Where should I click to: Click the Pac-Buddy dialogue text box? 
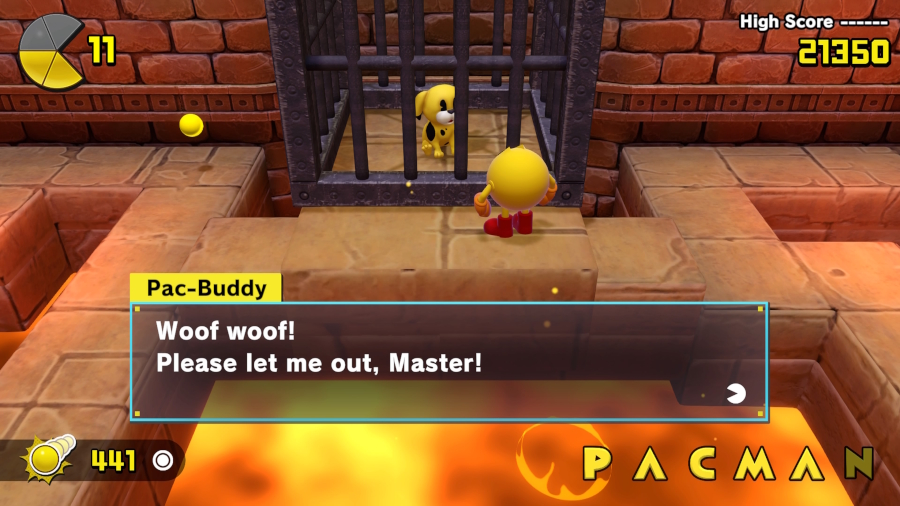449,361
